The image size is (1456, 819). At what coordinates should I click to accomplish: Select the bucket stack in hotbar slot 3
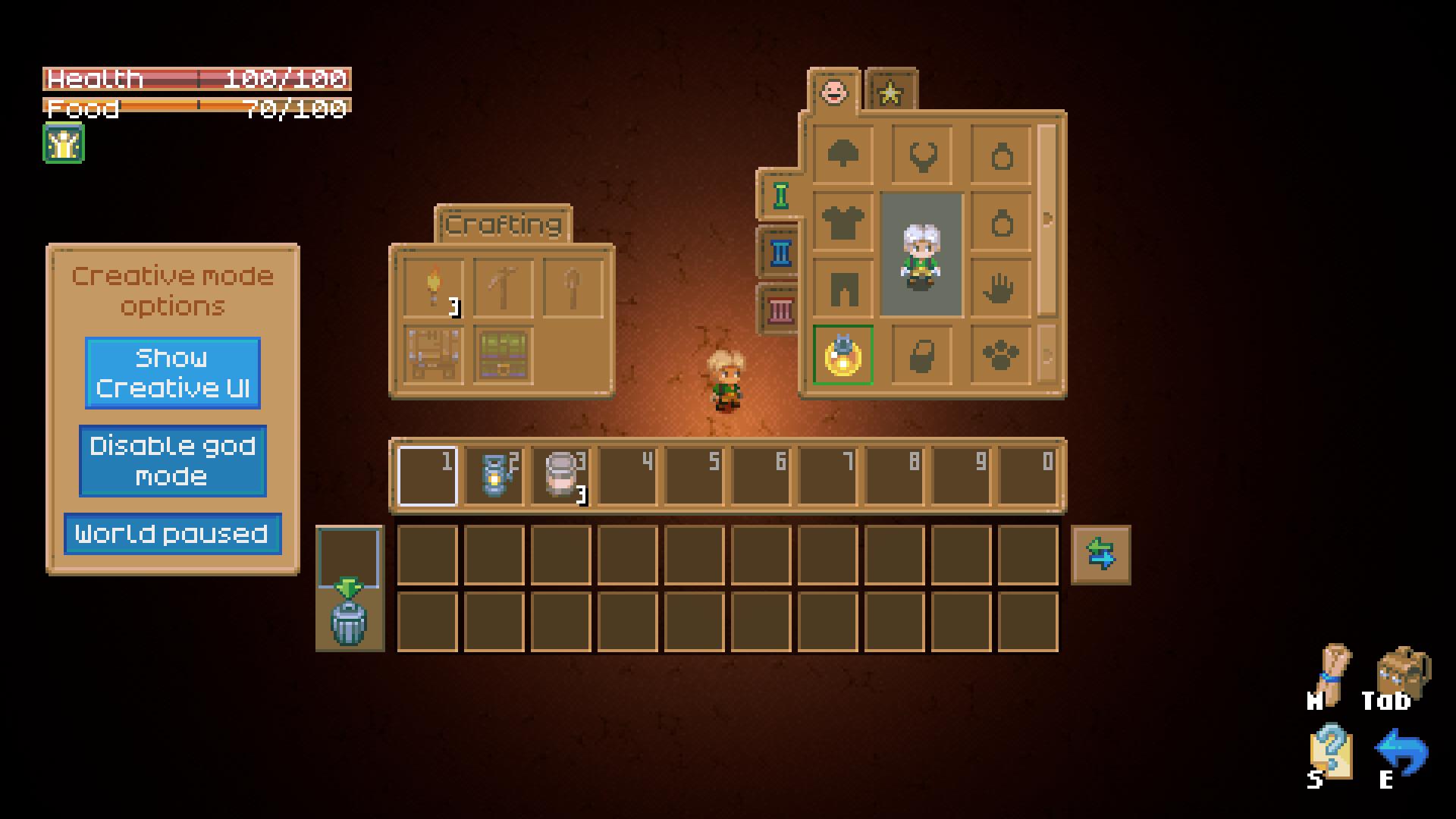tap(561, 476)
